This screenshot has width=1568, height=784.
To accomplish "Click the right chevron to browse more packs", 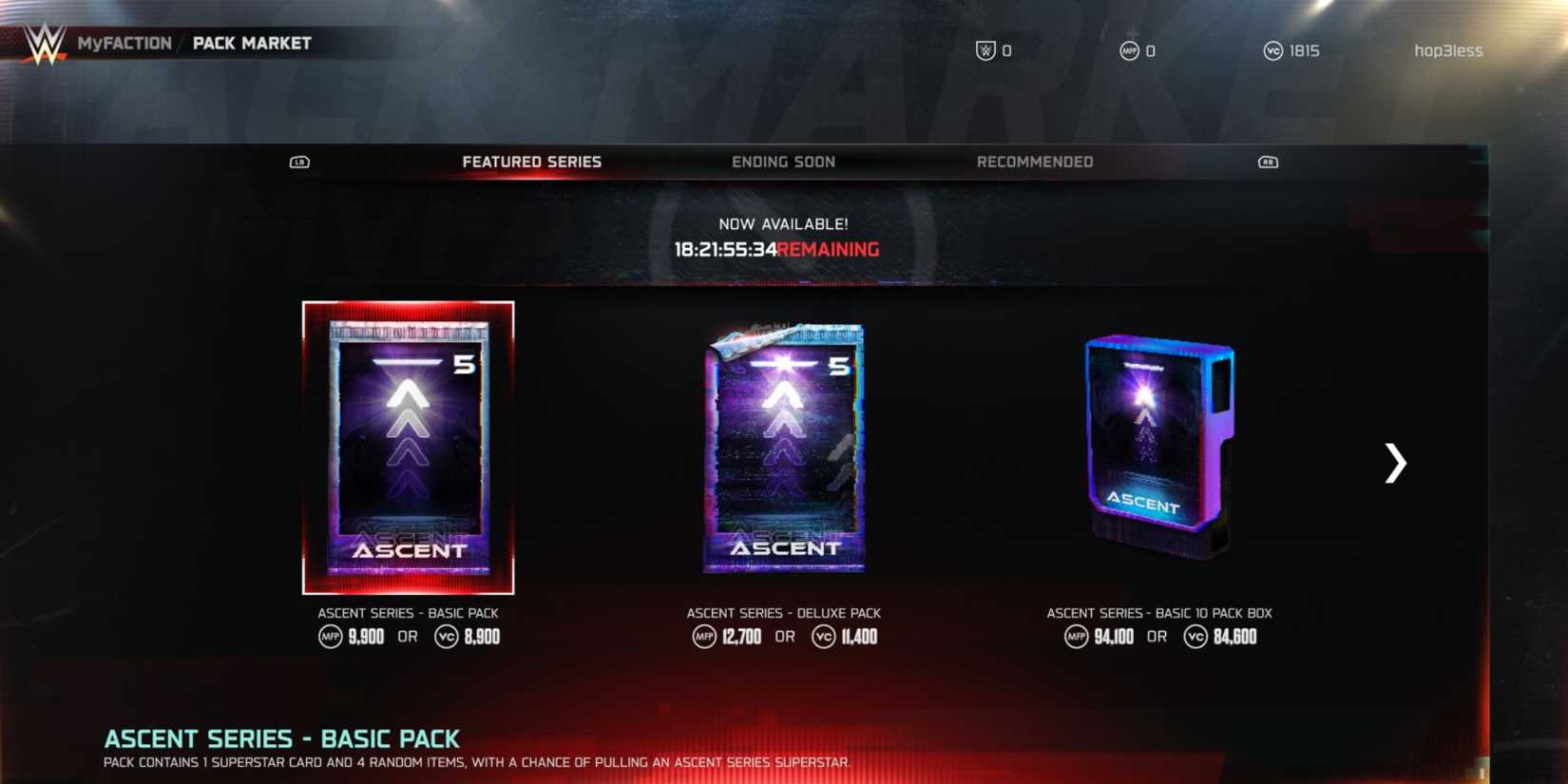I will tap(1396, 464).
